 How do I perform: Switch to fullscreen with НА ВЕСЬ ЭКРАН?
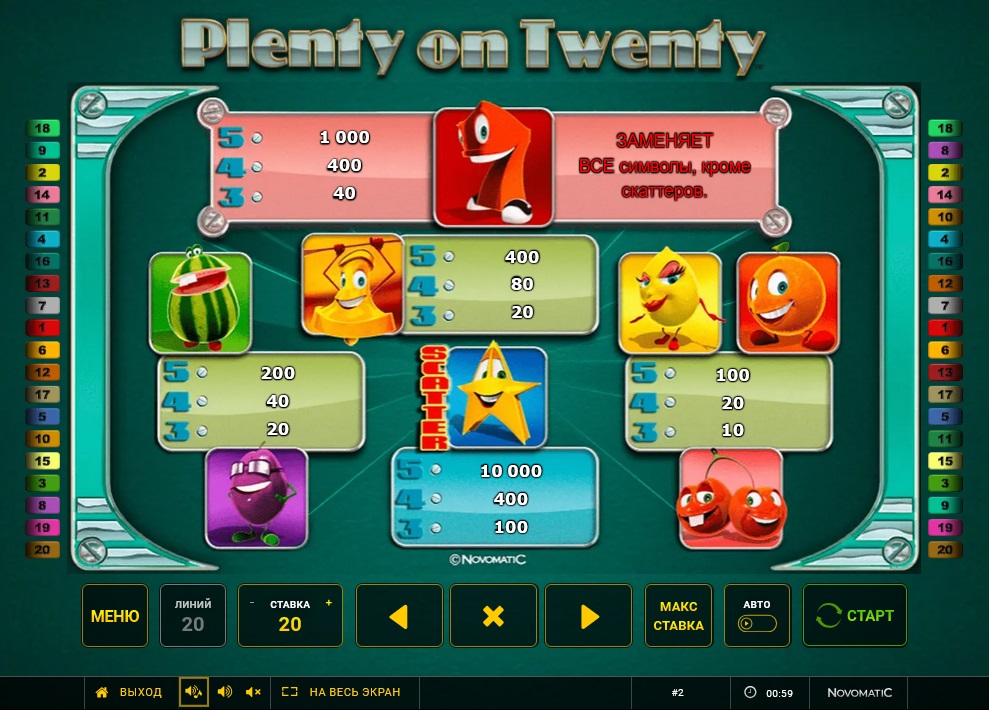coord(341,692)
